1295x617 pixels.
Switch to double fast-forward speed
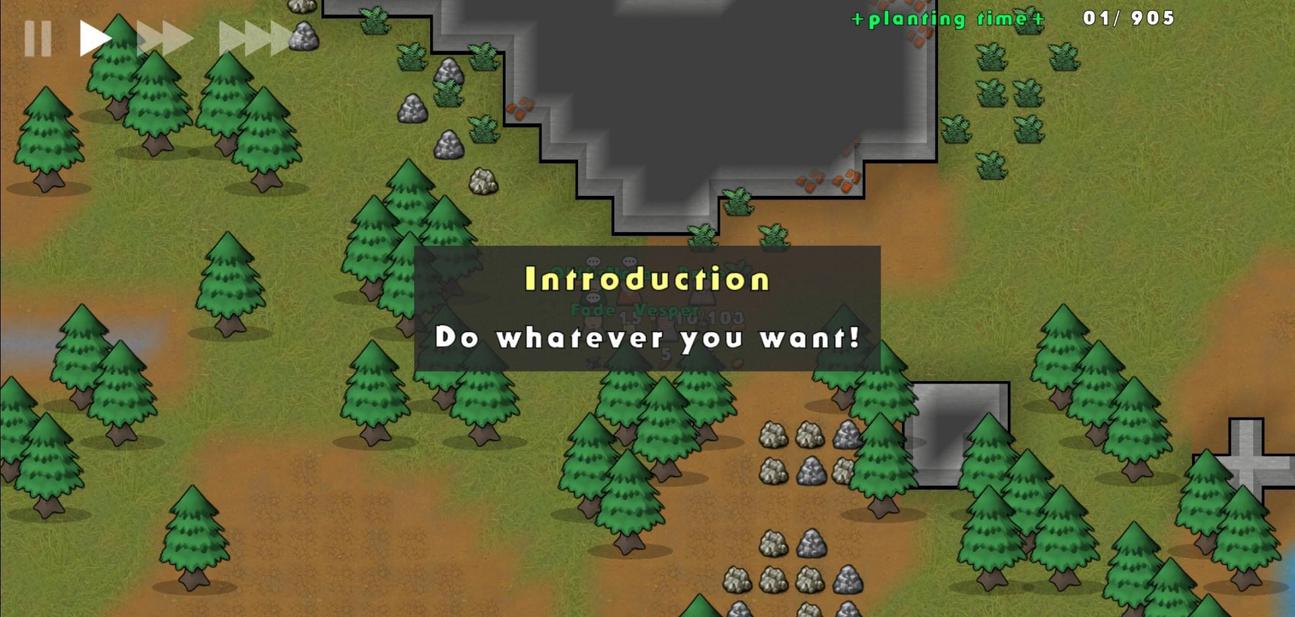pyautogui.click(x=165, y=38)
